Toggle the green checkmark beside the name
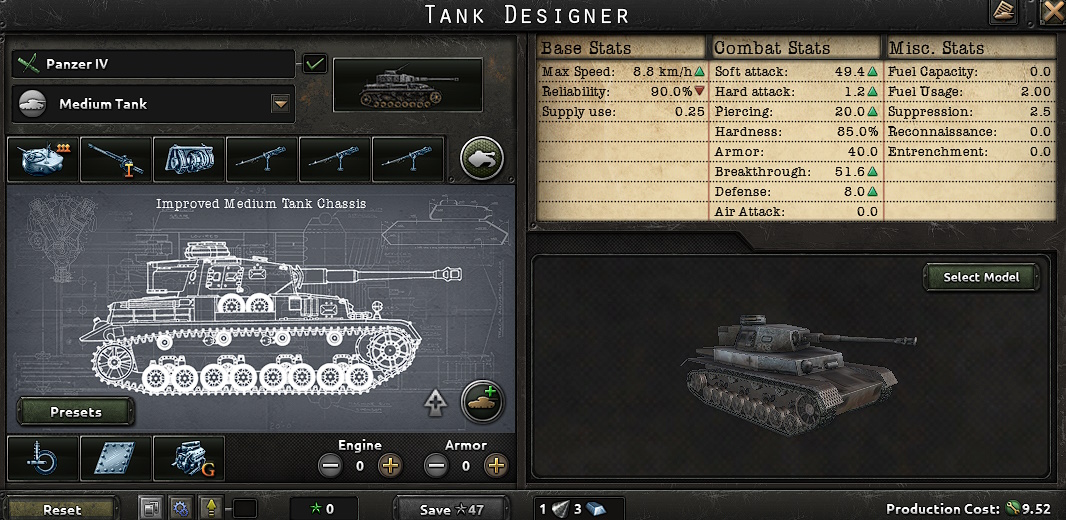This screenshot has height=520, width=1066. (x=315, y=64)
